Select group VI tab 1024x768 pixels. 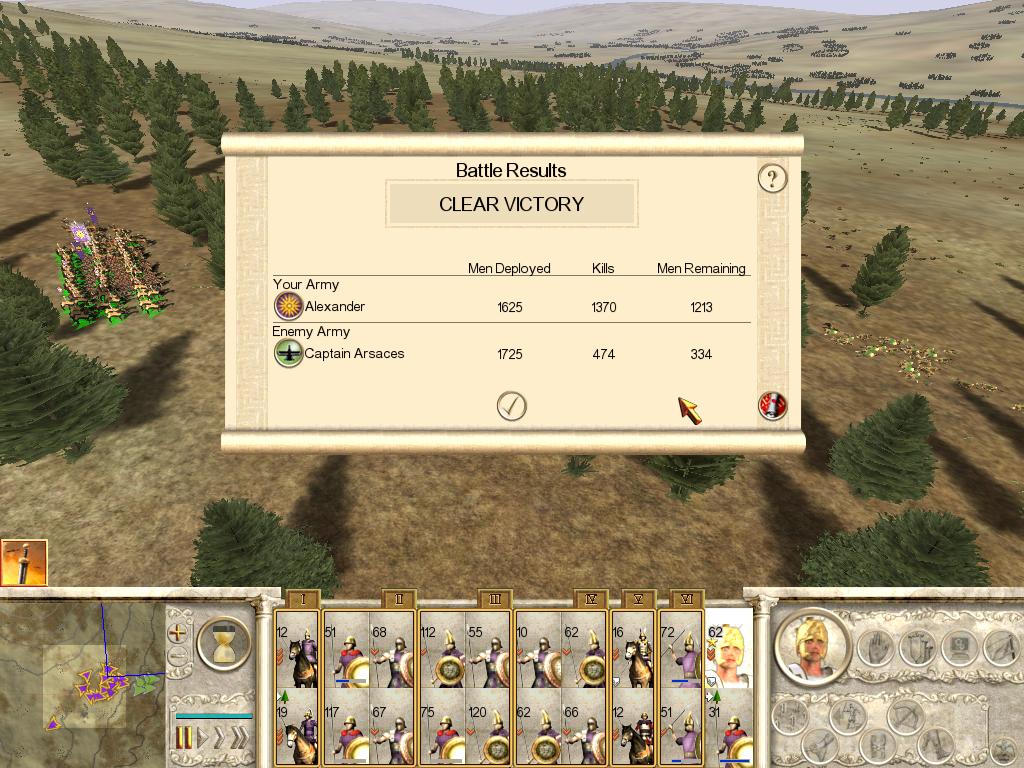point(687,599)
